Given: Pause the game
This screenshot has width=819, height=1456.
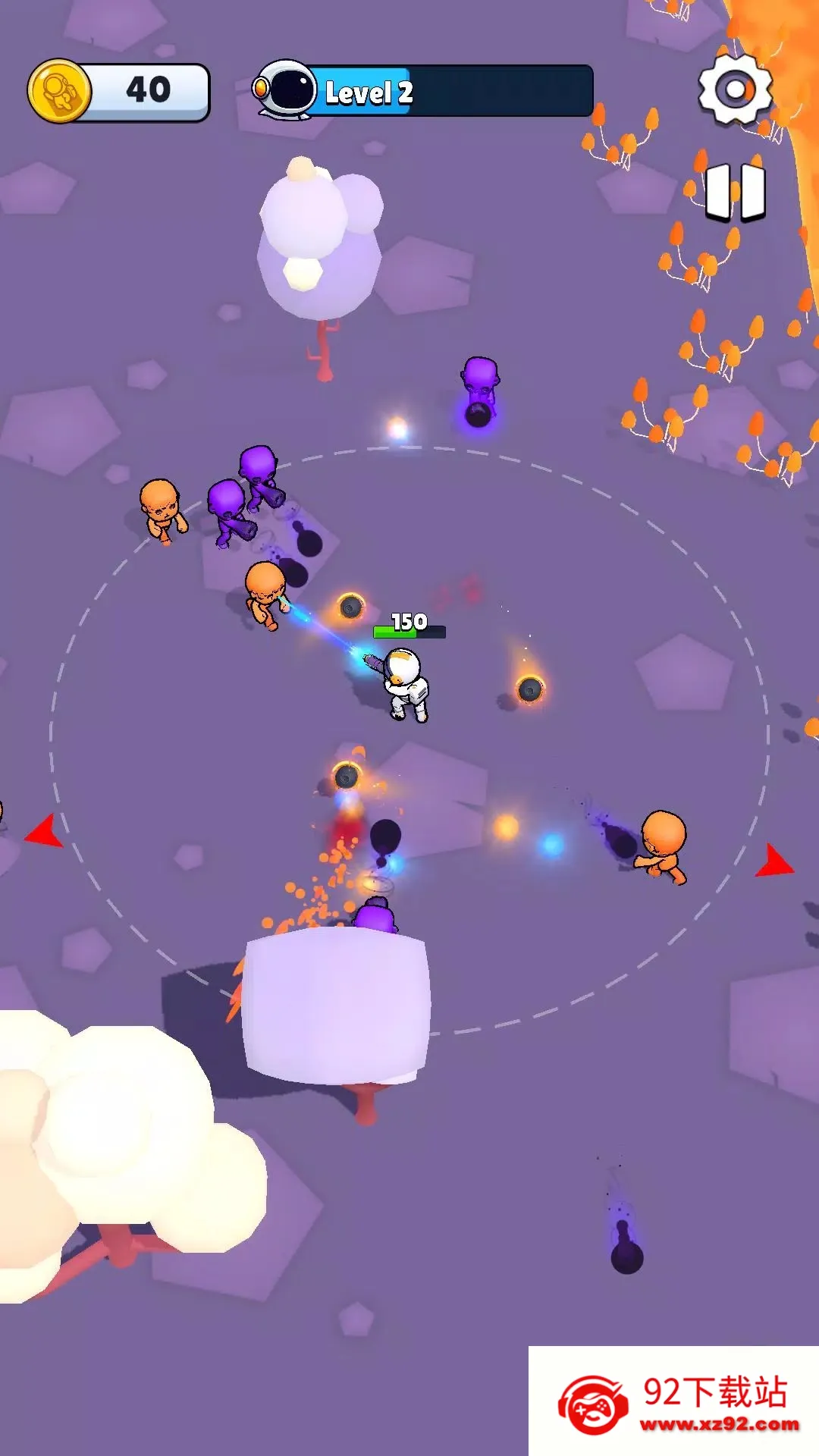Looking at the screenshot, I should click(735, 192).
